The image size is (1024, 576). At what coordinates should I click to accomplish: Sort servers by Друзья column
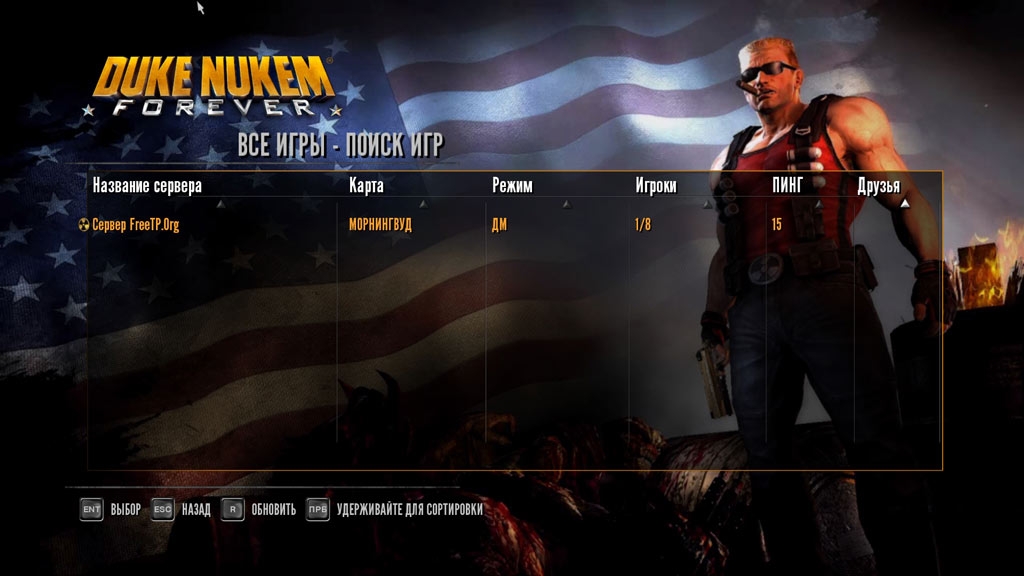point(878,187)
